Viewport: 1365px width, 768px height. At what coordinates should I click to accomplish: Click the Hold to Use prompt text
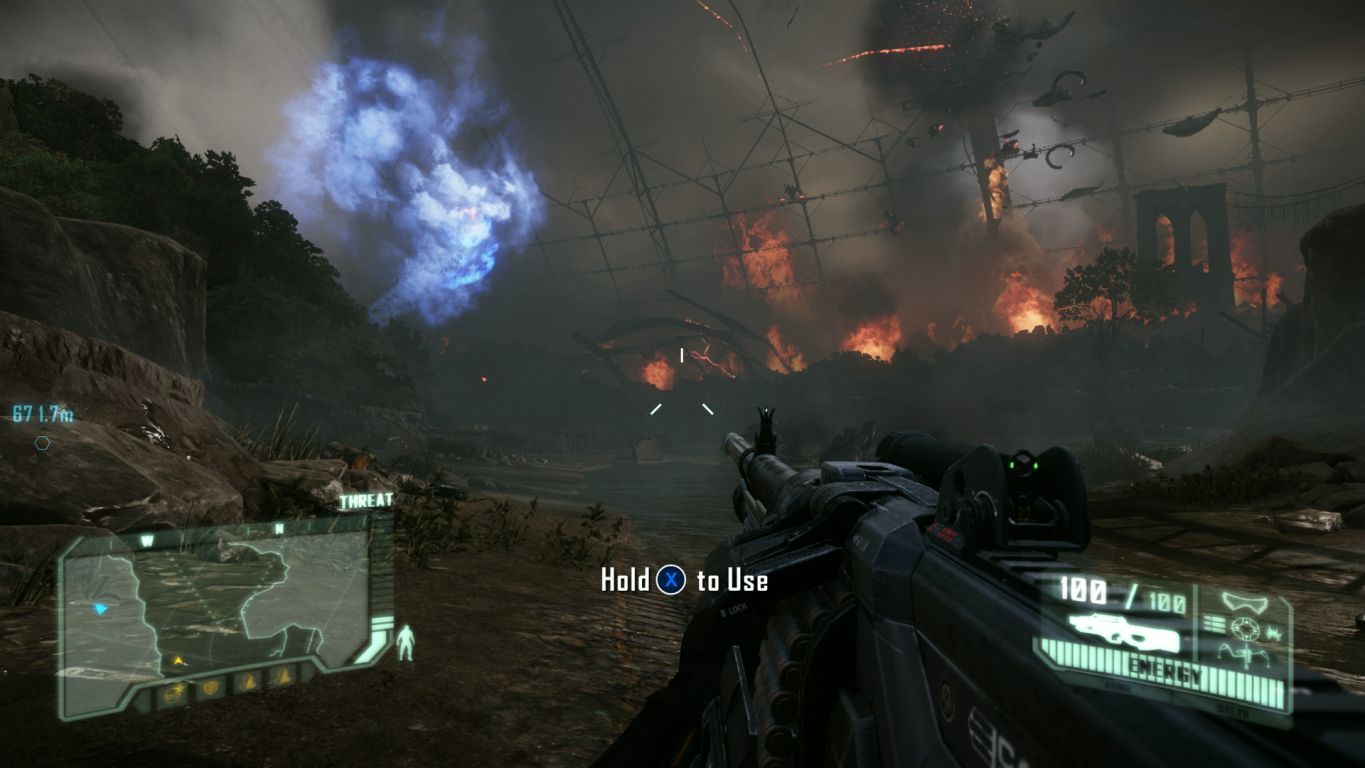click(682, 580)
